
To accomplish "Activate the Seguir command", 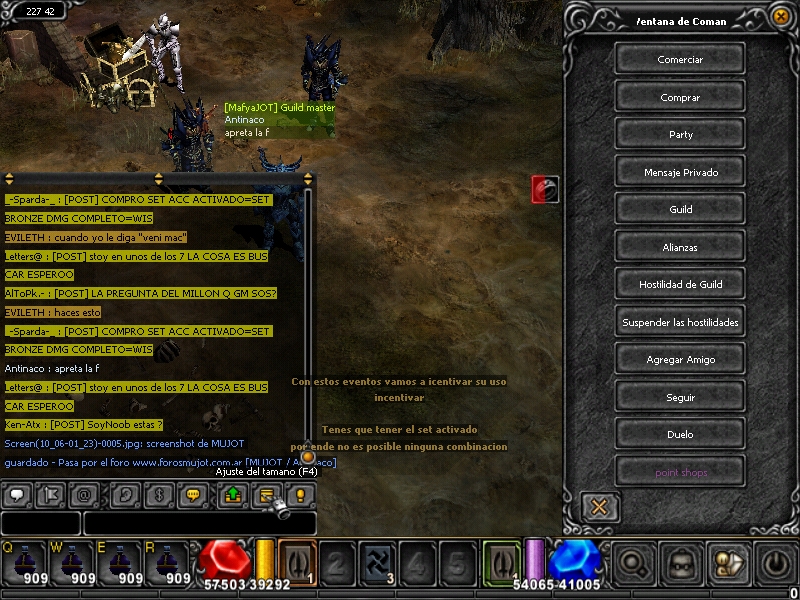I will tap(680, 397).
